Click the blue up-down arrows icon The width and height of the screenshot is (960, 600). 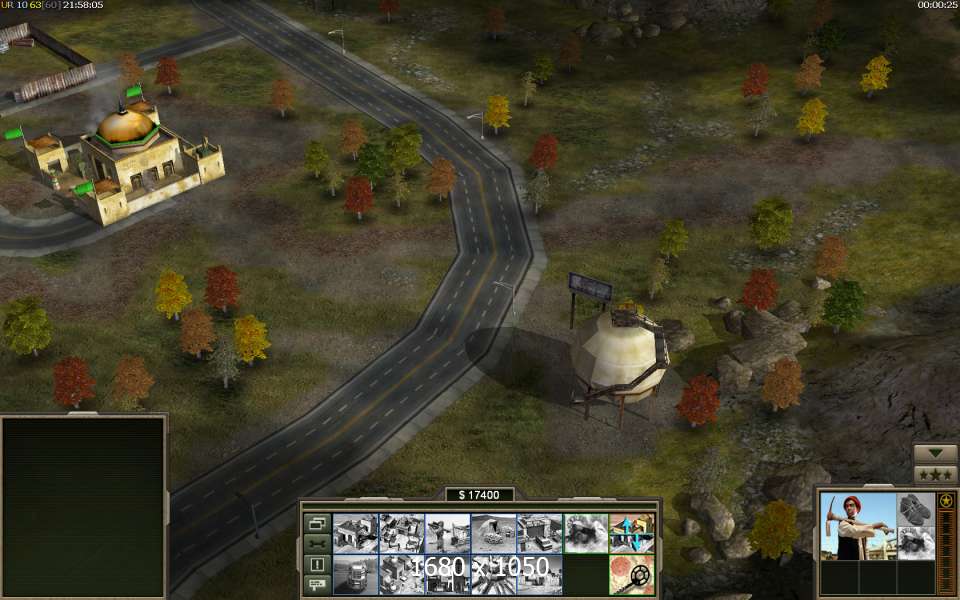[632, 533]
